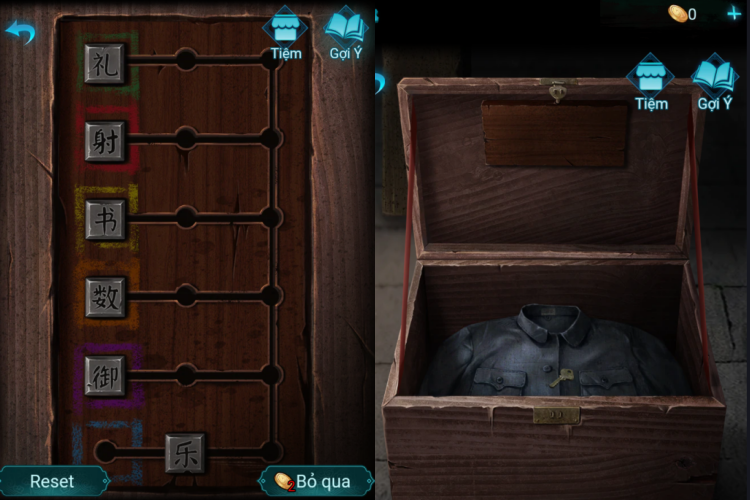Show a Gợi Ý hint for the tile puzzle
Viewport: 750px width, 500px height.
click(x=346, y=33)
